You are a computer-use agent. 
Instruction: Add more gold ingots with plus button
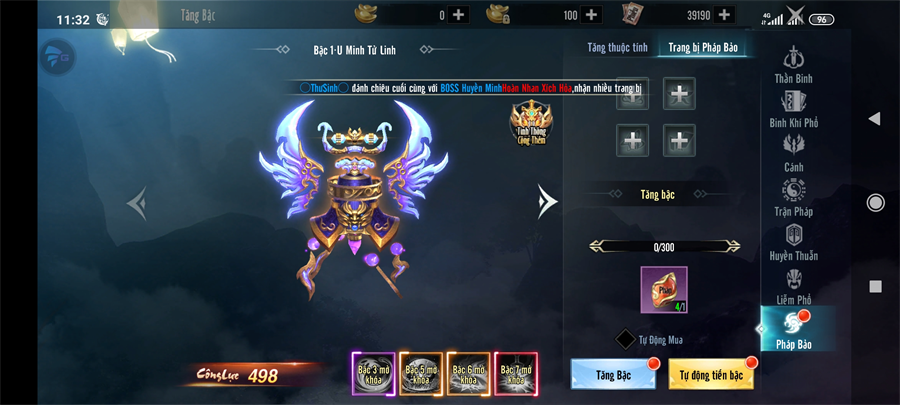tap(458, 14)
